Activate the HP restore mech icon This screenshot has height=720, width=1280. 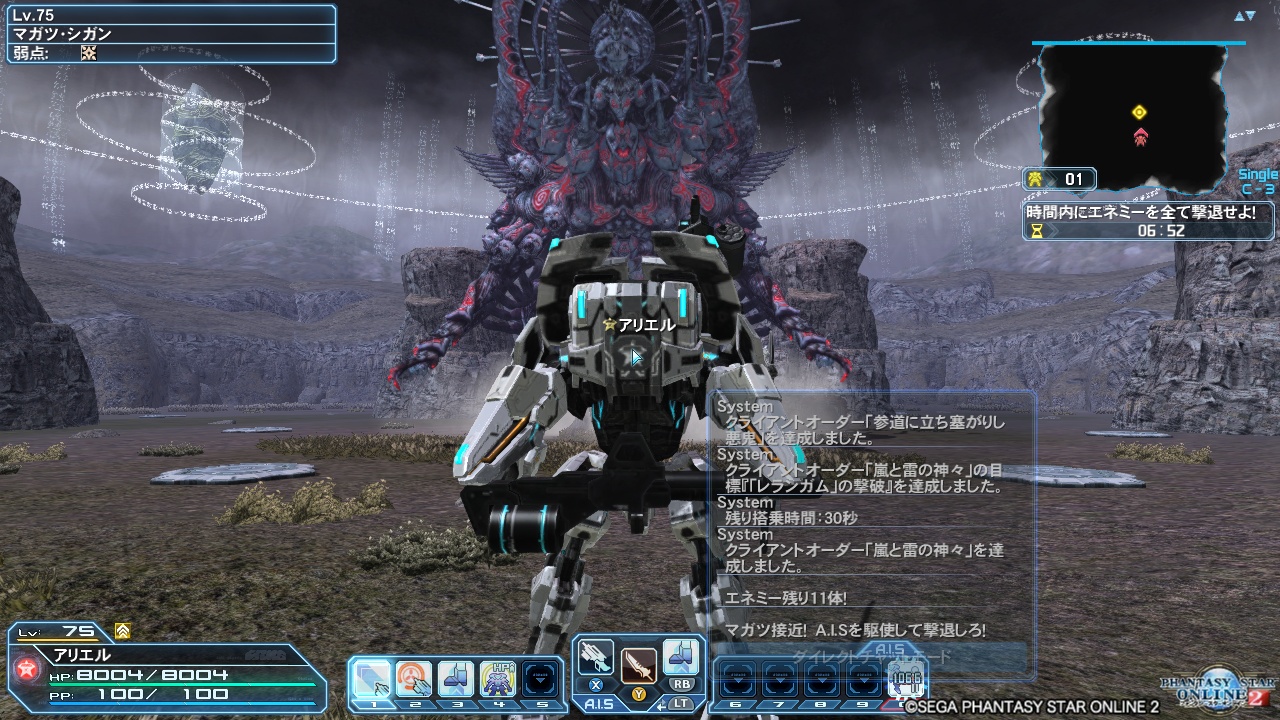coord(498,680)
